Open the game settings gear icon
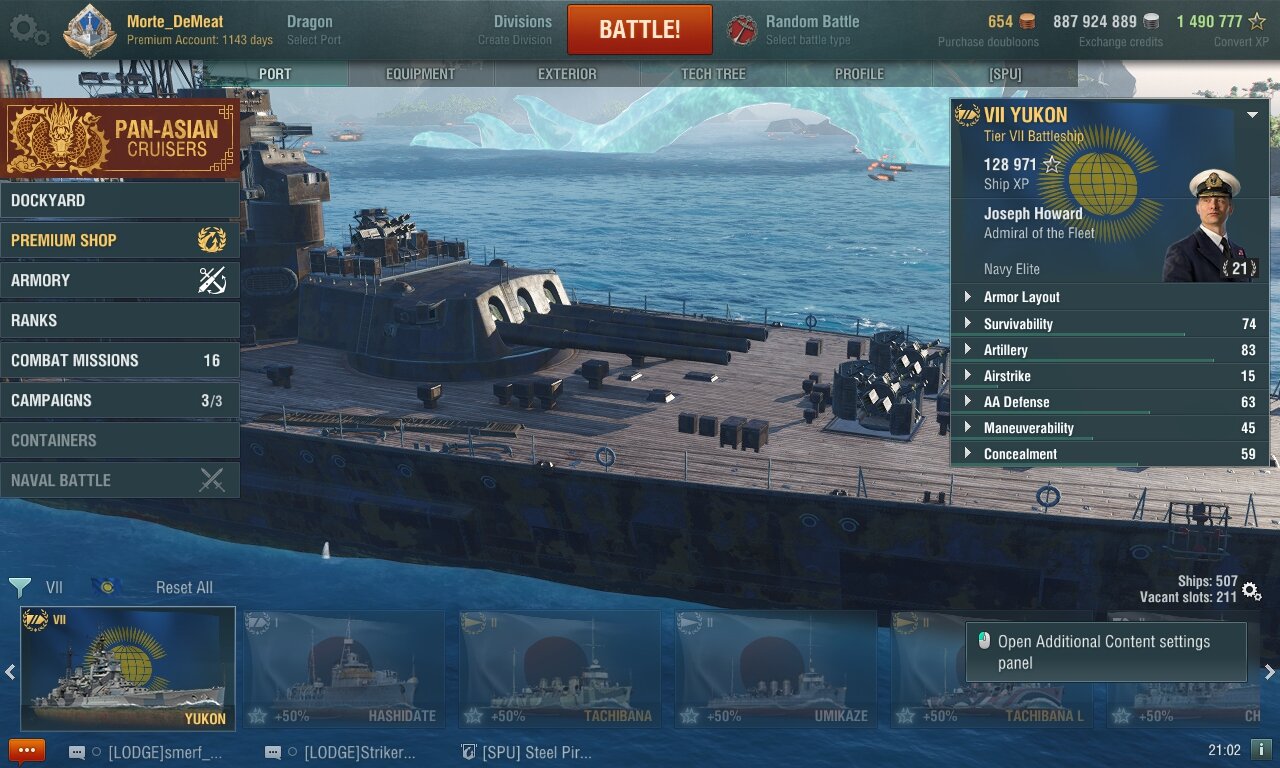This screenshot has height=768, width=1280. (28, 29)
